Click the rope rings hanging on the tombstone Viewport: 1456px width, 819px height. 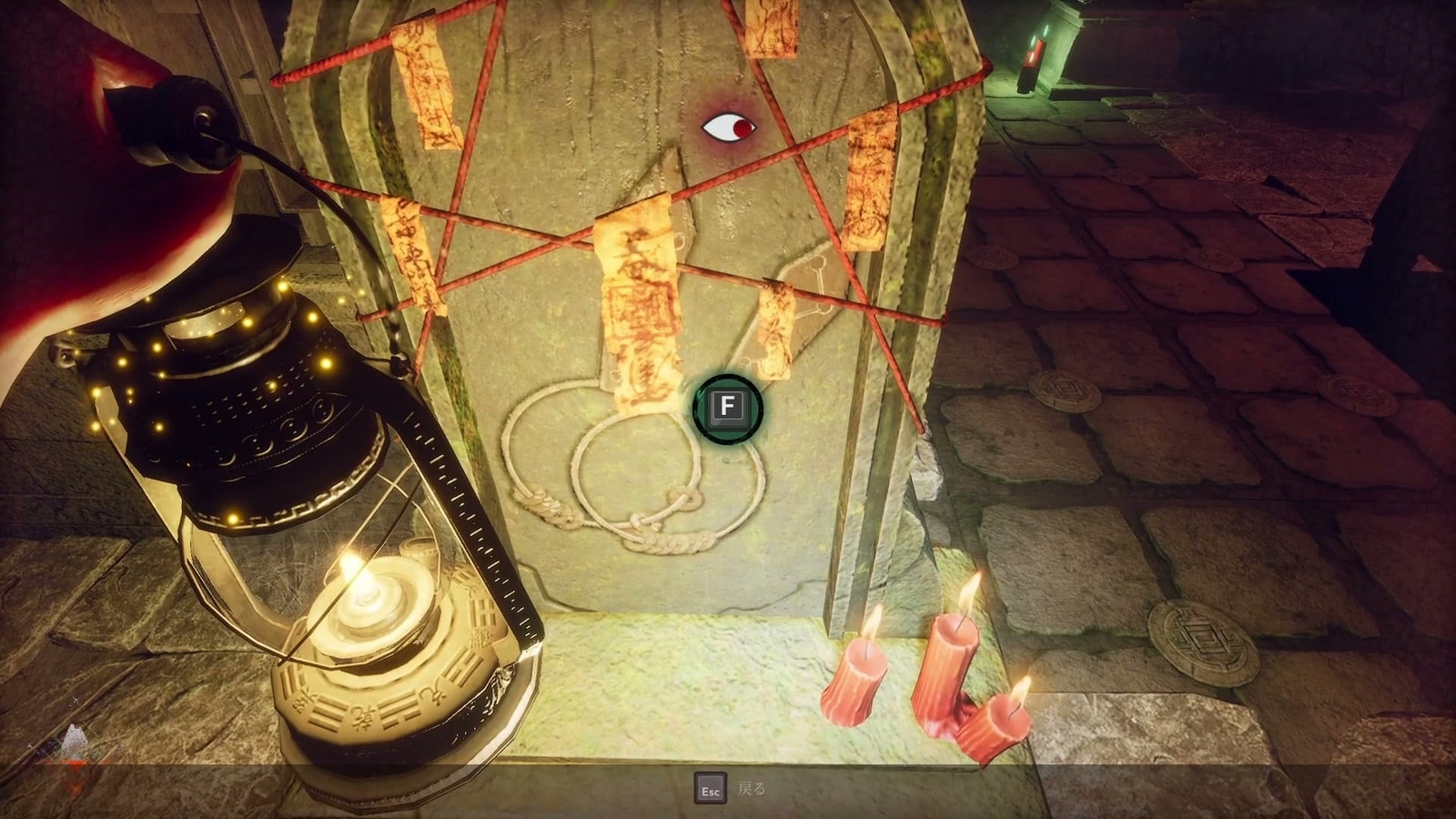click(x=601, y=464)
